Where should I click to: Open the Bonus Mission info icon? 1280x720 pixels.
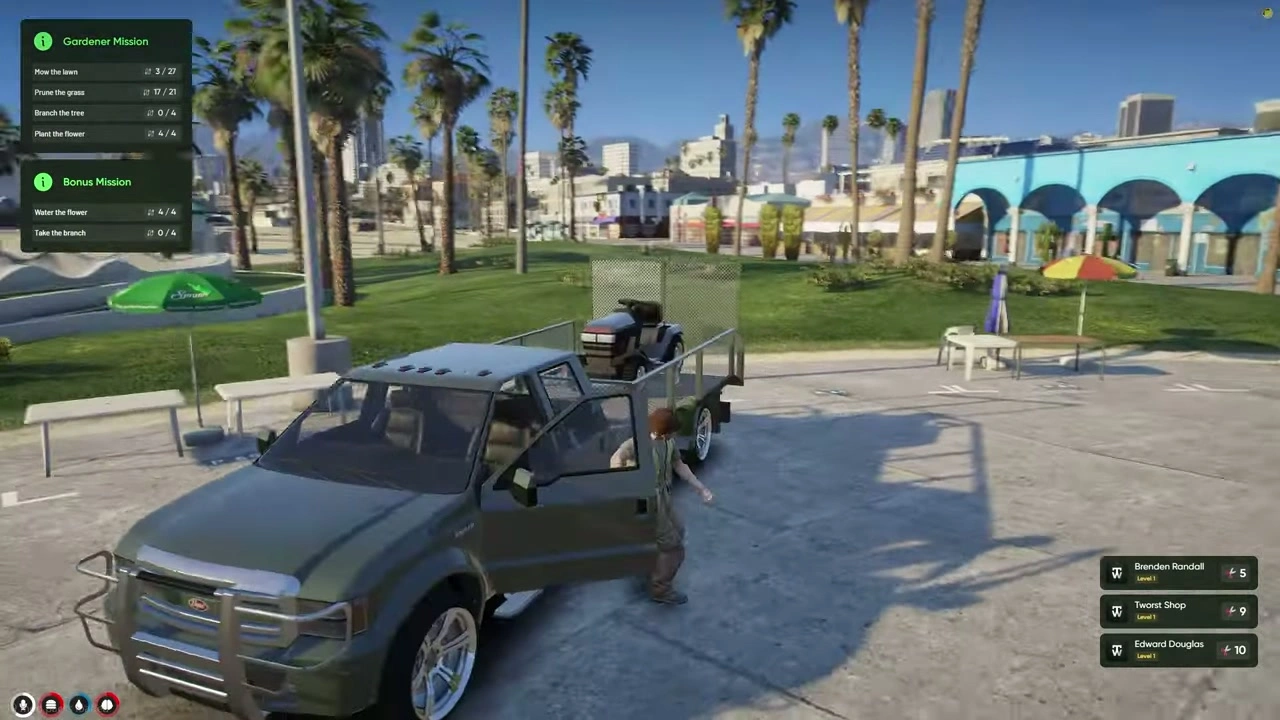43,182
